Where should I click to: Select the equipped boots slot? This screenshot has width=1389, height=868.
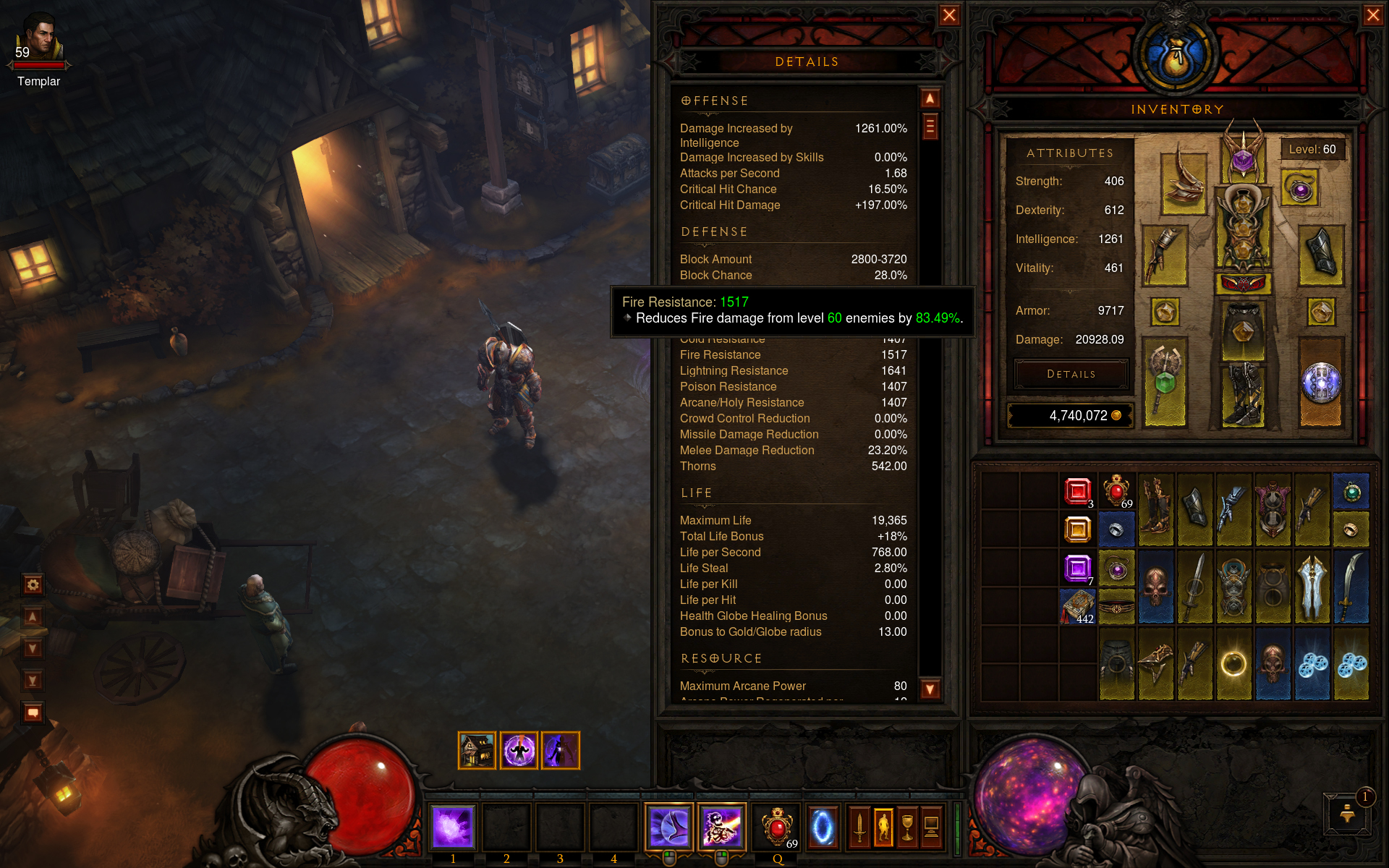tap(1243, 394)
